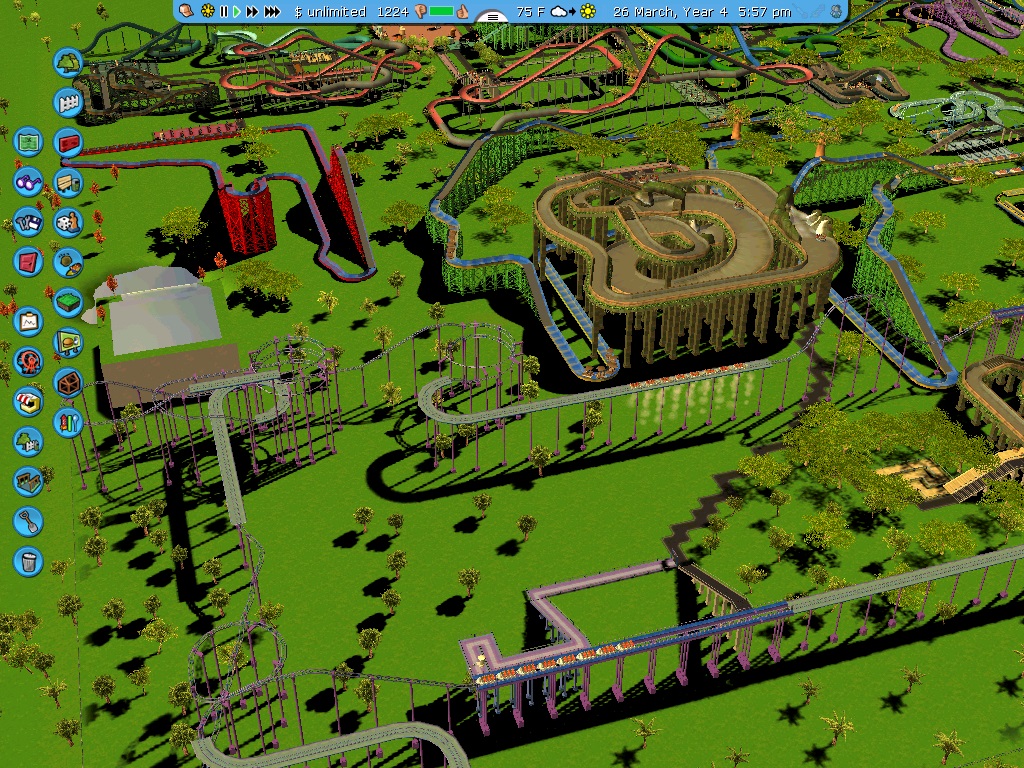Set game speed to triple fast-forward
The width and height of the screenshot is (1024, 768).
[272, 12]
